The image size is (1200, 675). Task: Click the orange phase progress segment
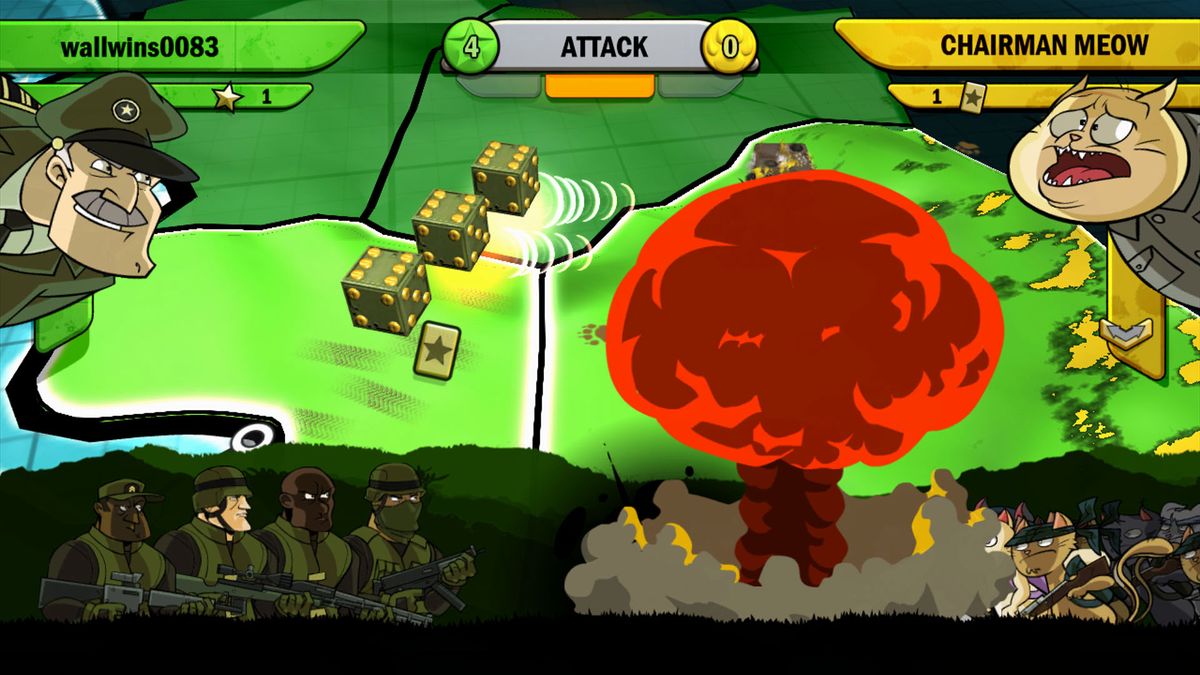click(x=599, y=86)
